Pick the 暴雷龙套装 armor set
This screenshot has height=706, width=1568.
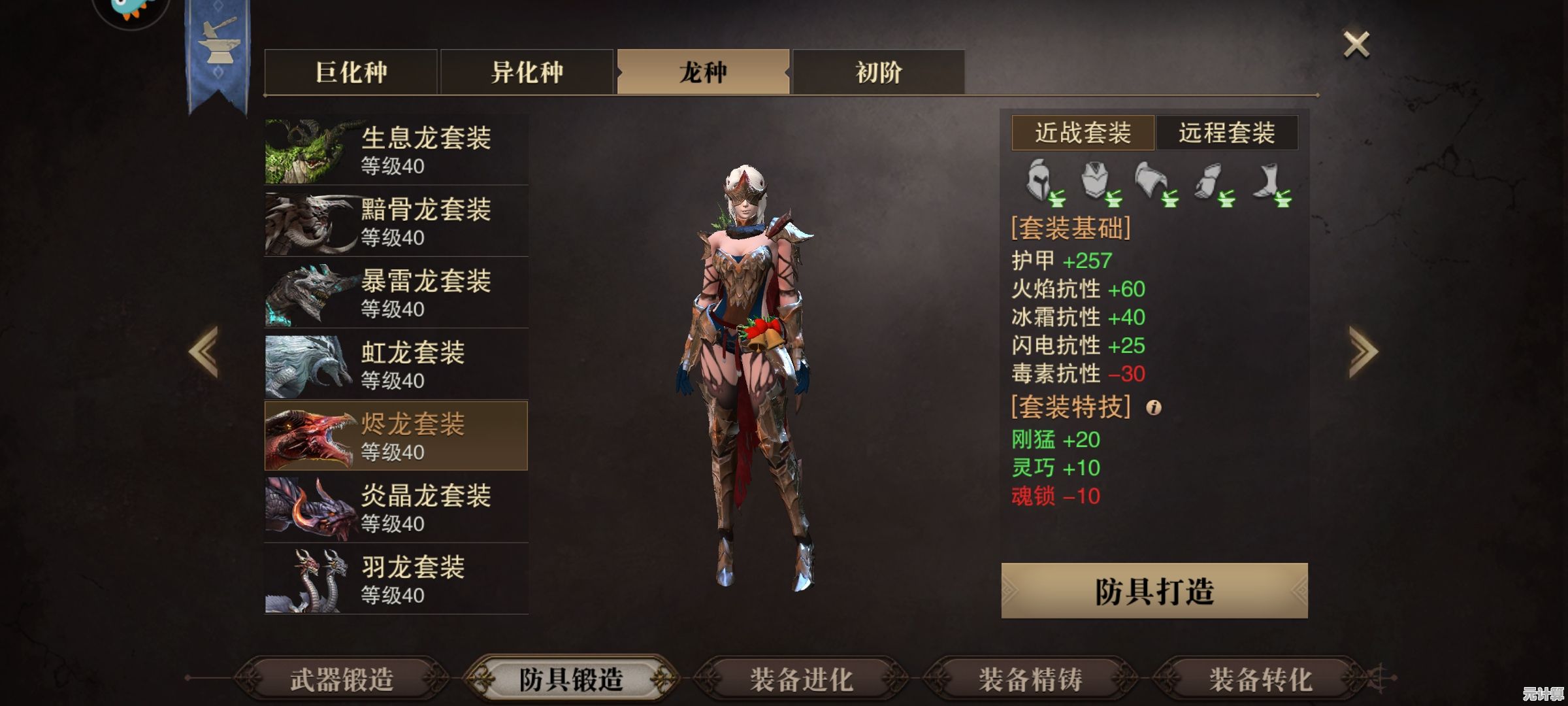click(x=396, y=294)
